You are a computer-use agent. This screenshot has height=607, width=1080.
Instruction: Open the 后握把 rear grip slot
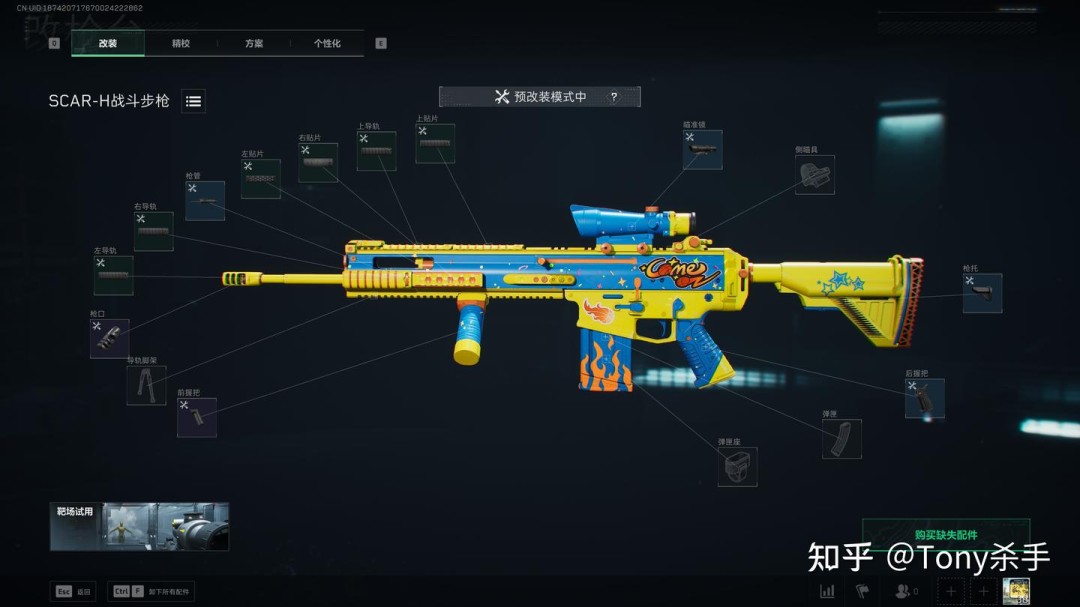(x=925, y=398)
